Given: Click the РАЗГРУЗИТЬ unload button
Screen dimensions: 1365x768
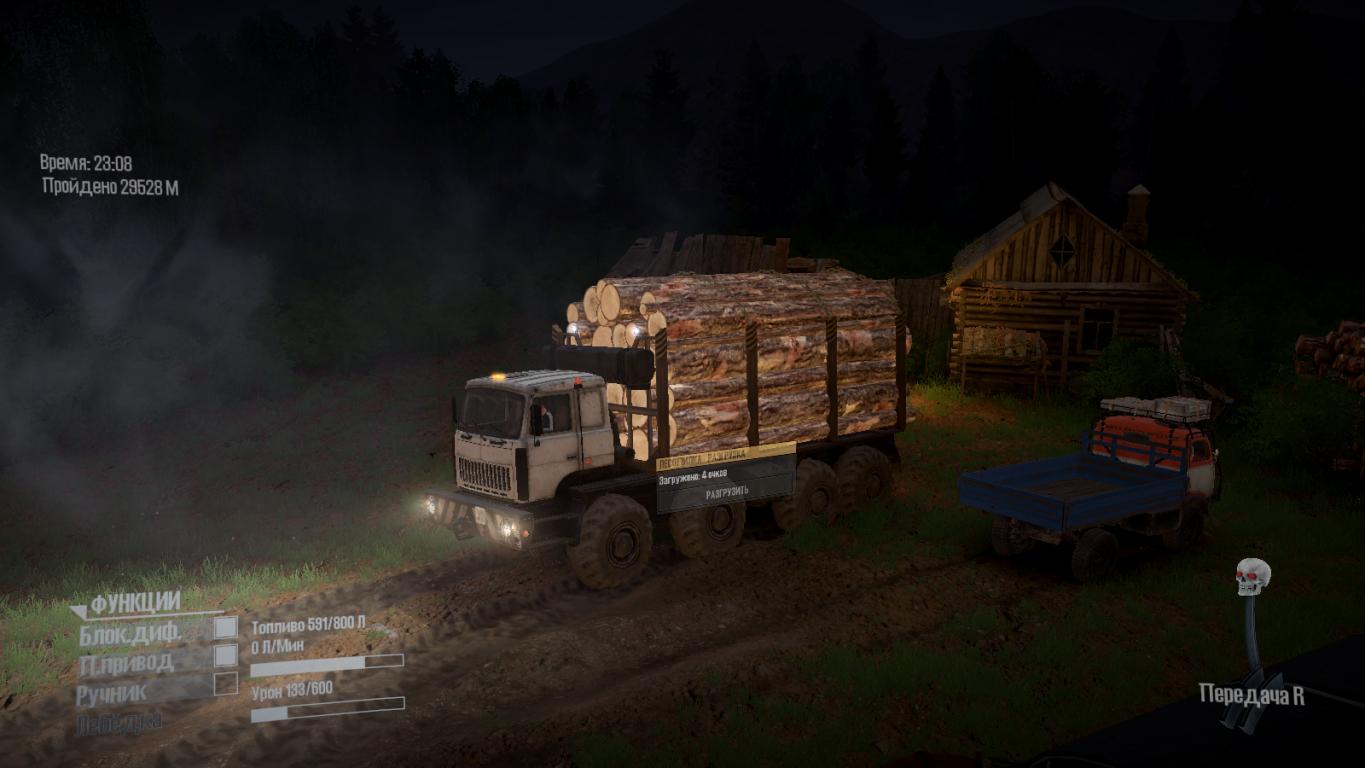Looking at the screenshot, I should point(727,493).
